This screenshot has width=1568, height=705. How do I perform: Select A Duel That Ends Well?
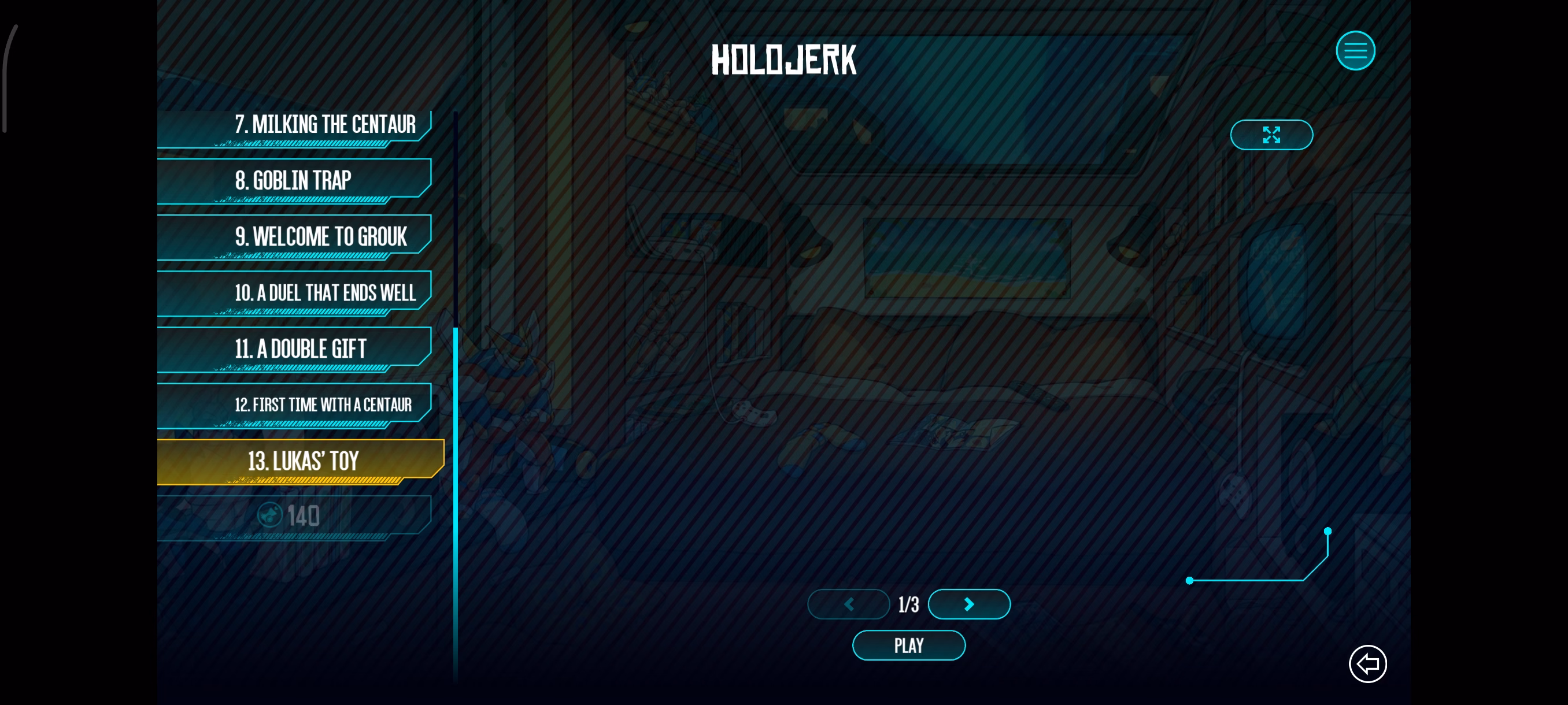tap(295, 292)
